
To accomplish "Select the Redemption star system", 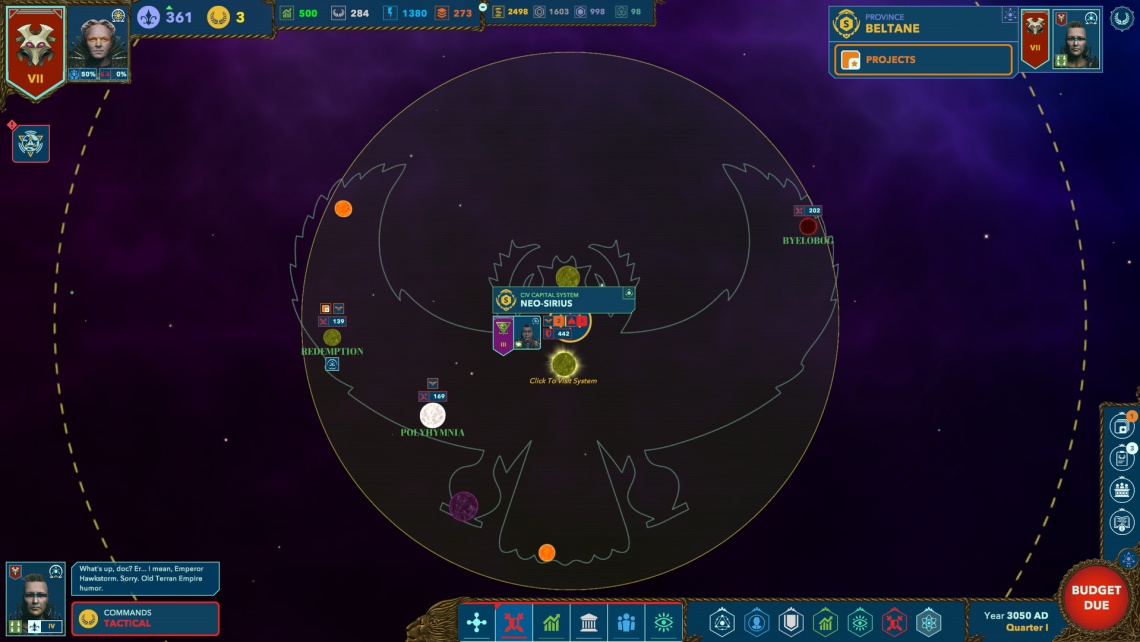I will [x=332, y=338].
